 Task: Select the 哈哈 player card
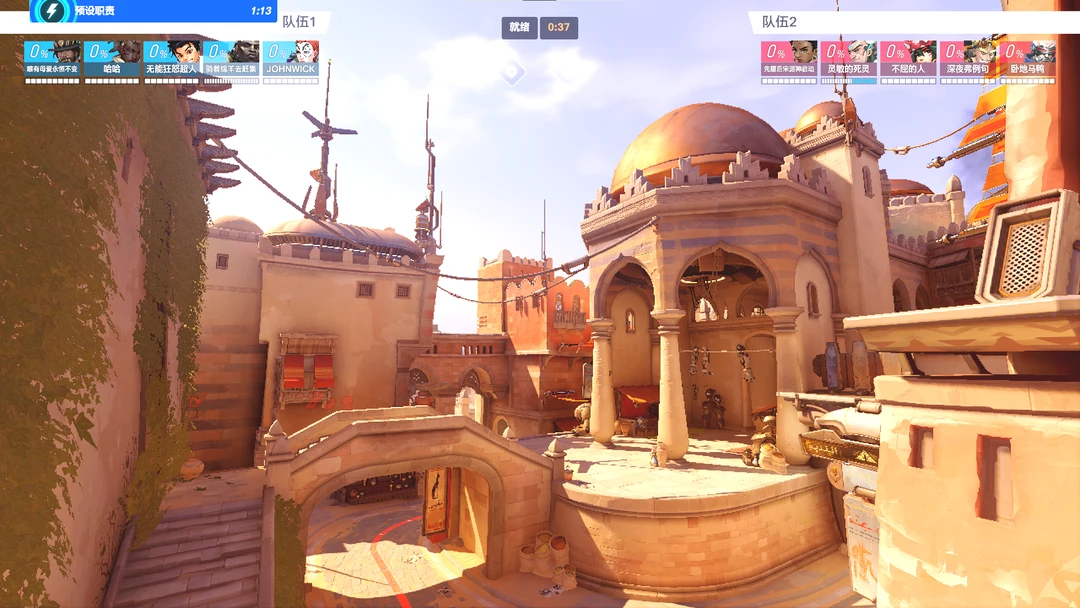(112, 58)
